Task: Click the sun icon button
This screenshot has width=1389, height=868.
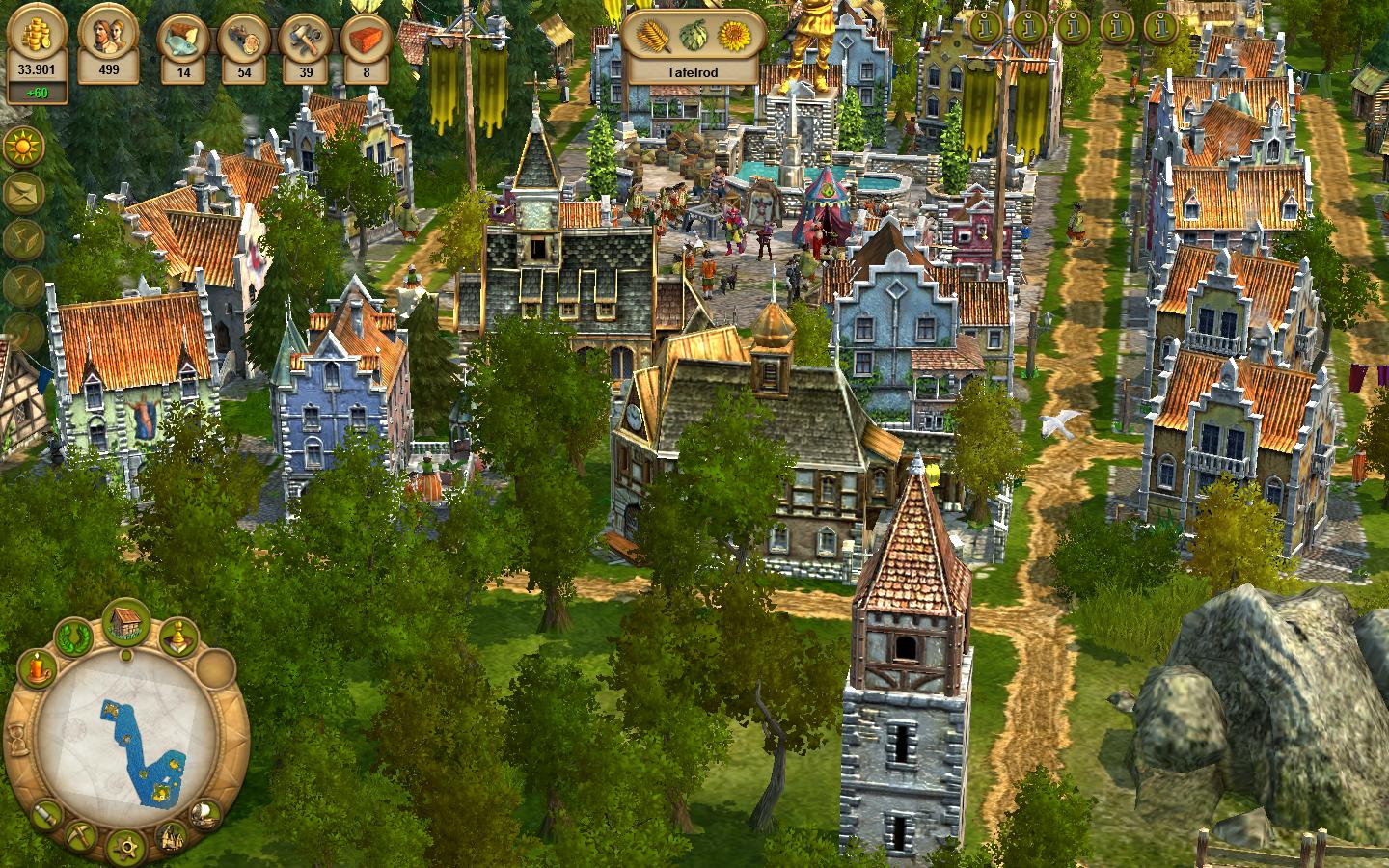Action: point(21,149)
